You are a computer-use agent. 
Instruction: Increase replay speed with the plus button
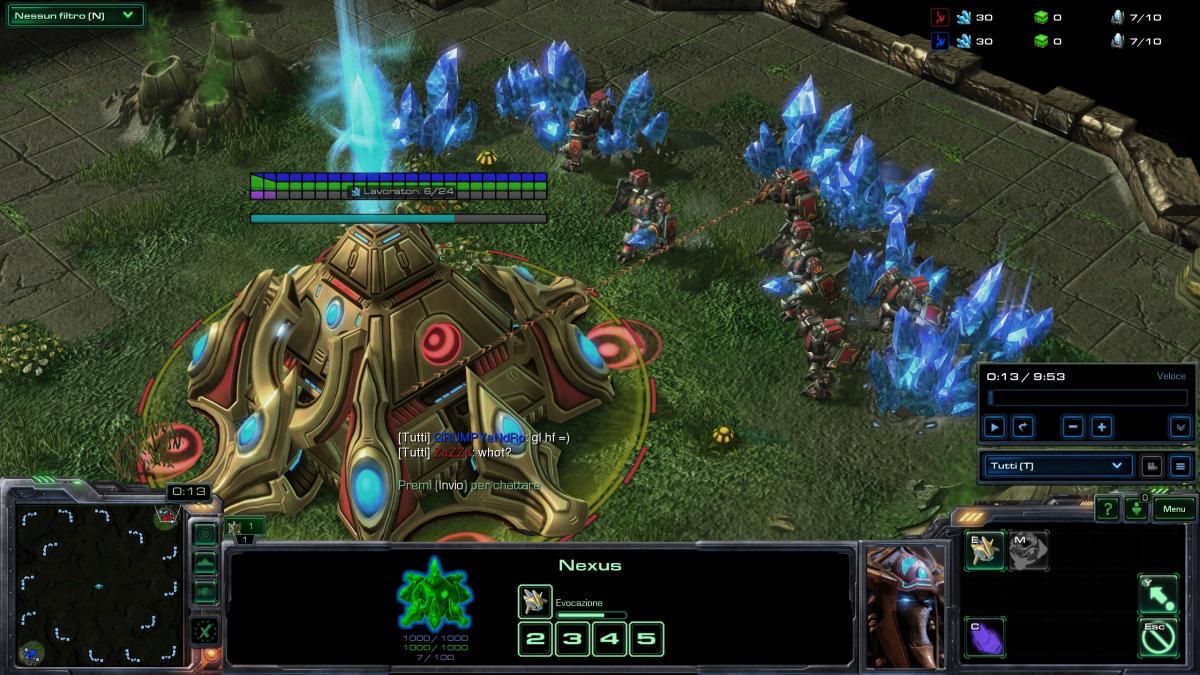click(1101, 427)
